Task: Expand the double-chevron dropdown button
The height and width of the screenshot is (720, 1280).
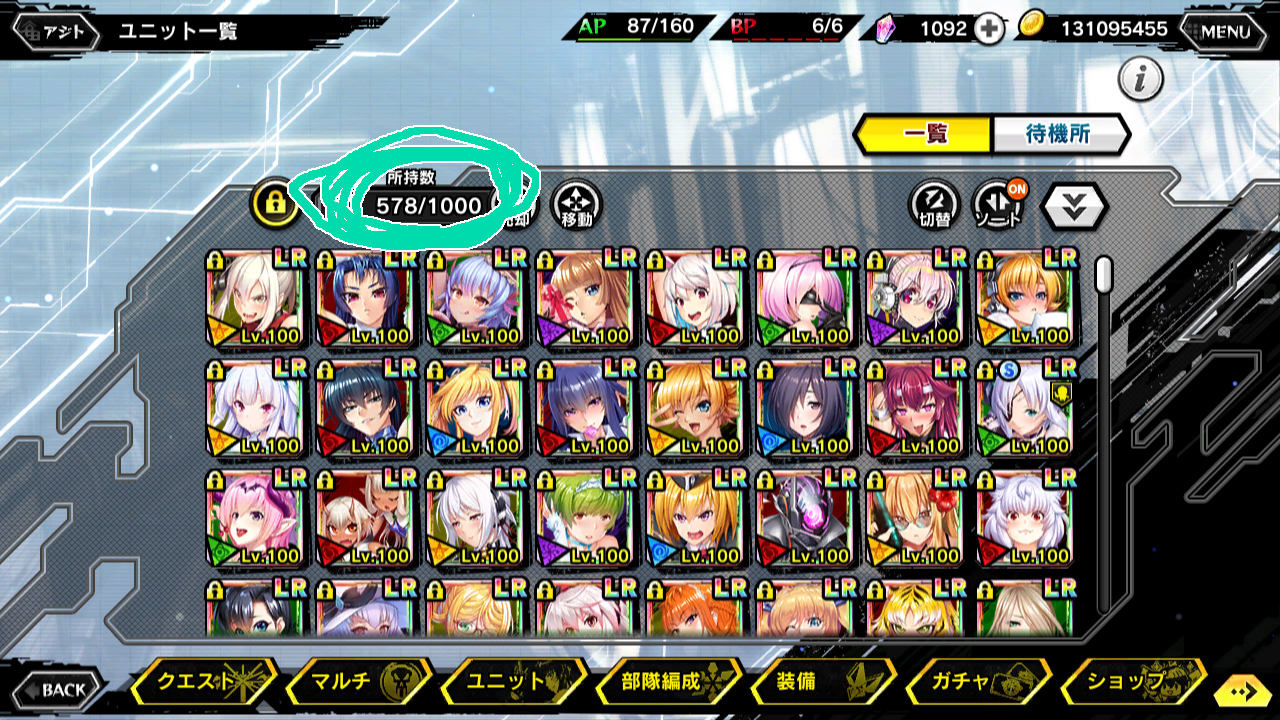Action: pyautogui.click(x=1074, y=205)
